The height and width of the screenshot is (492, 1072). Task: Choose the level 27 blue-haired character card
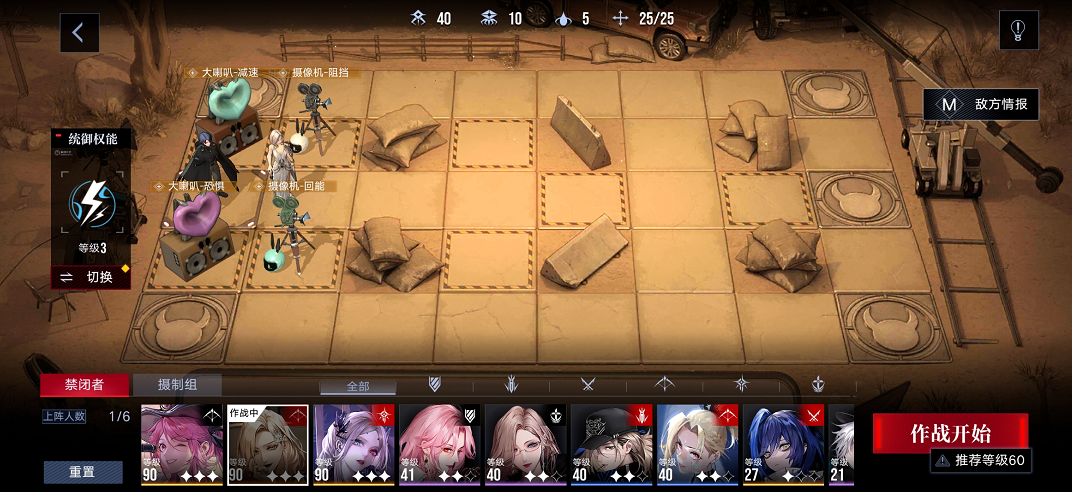pyautogui.click(x=783, y=445)
